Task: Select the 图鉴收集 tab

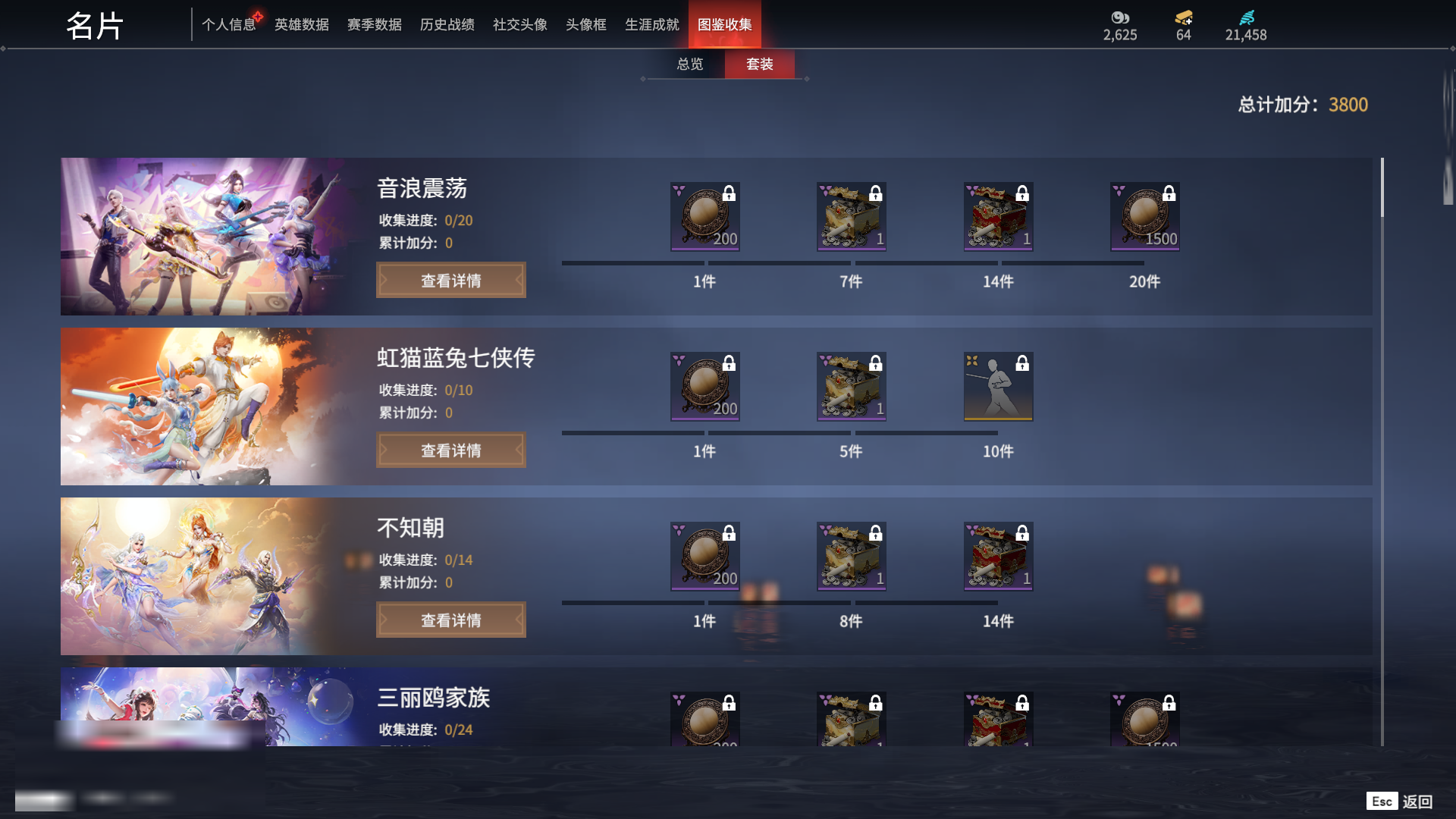Action: pos(724,25)
